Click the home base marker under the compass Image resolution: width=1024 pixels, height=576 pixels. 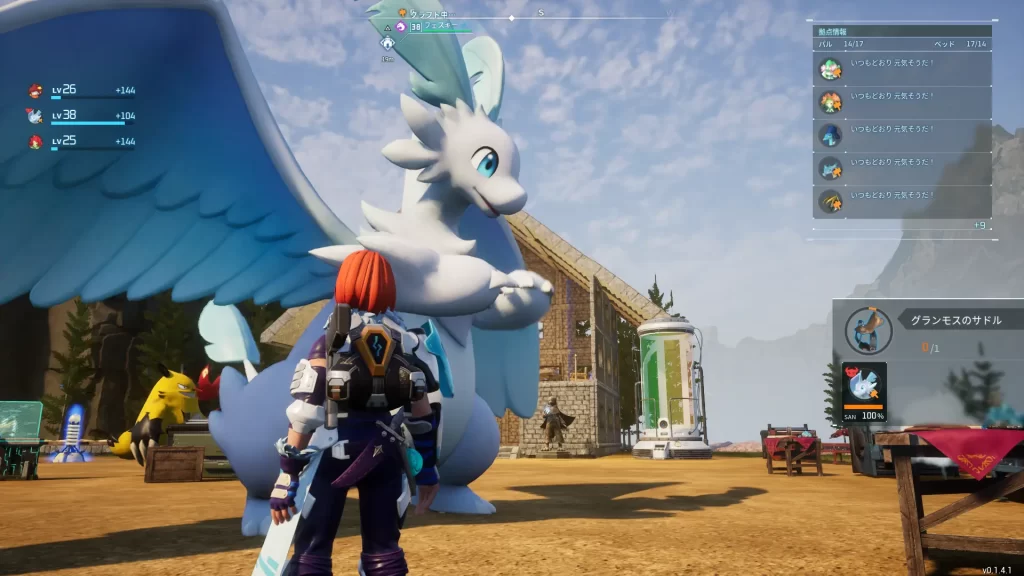pyautogui.click(x=386, y=43)
